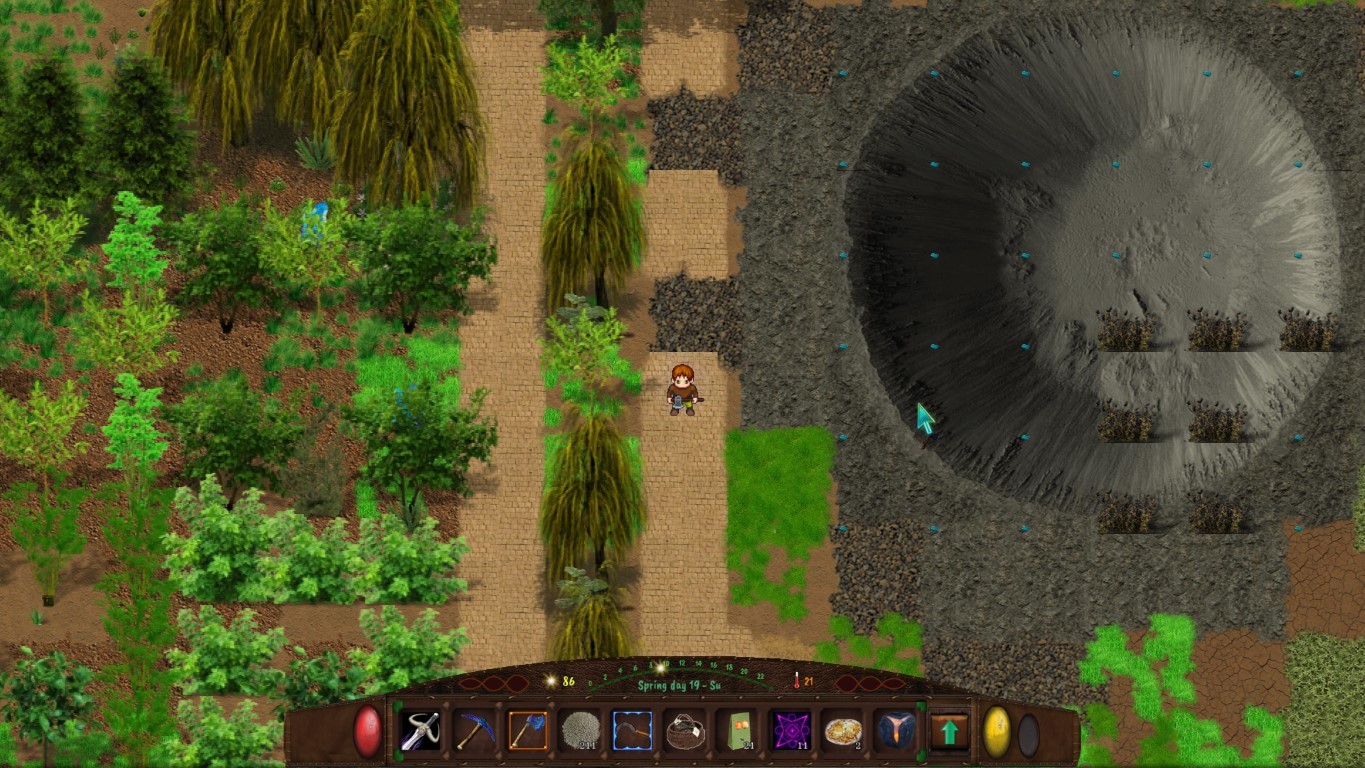Screen dimensions: 1365x768
Task: Equip the blue pickaxe from the hotbar
Action: click(475, 731)
